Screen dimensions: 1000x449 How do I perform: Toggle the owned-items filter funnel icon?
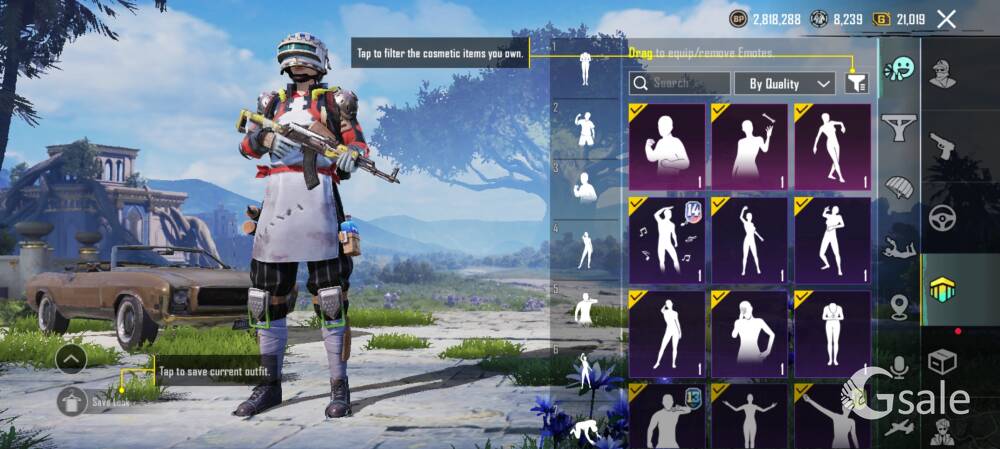(x=856, y=83)
